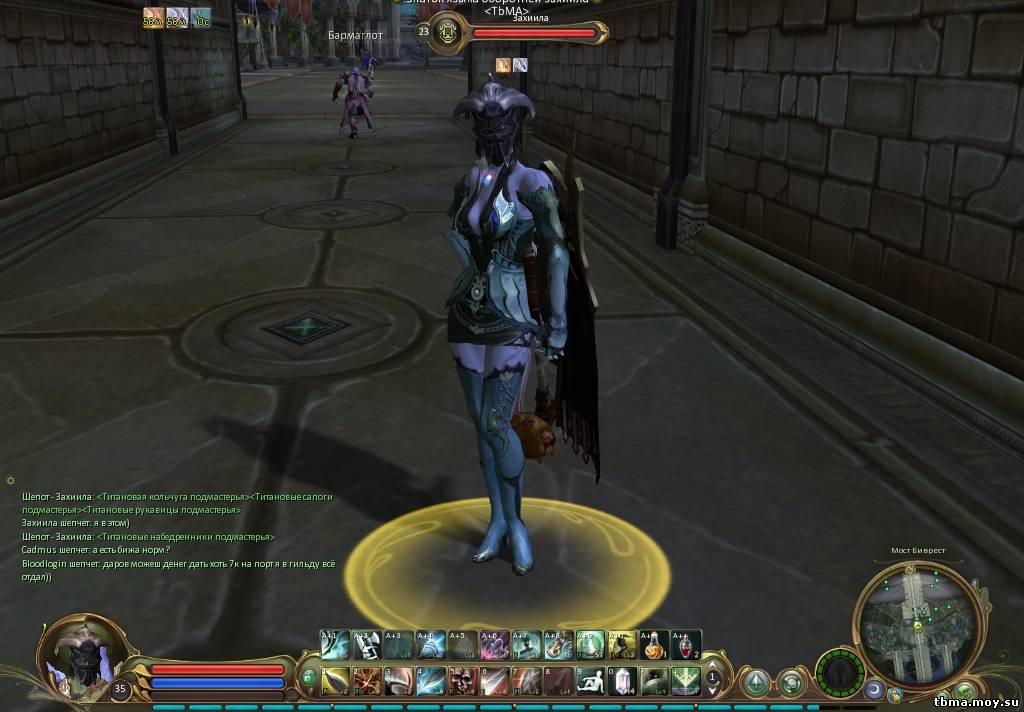
Task: Toggle the green padlock on the hotbar
Action: coord(309,678)
